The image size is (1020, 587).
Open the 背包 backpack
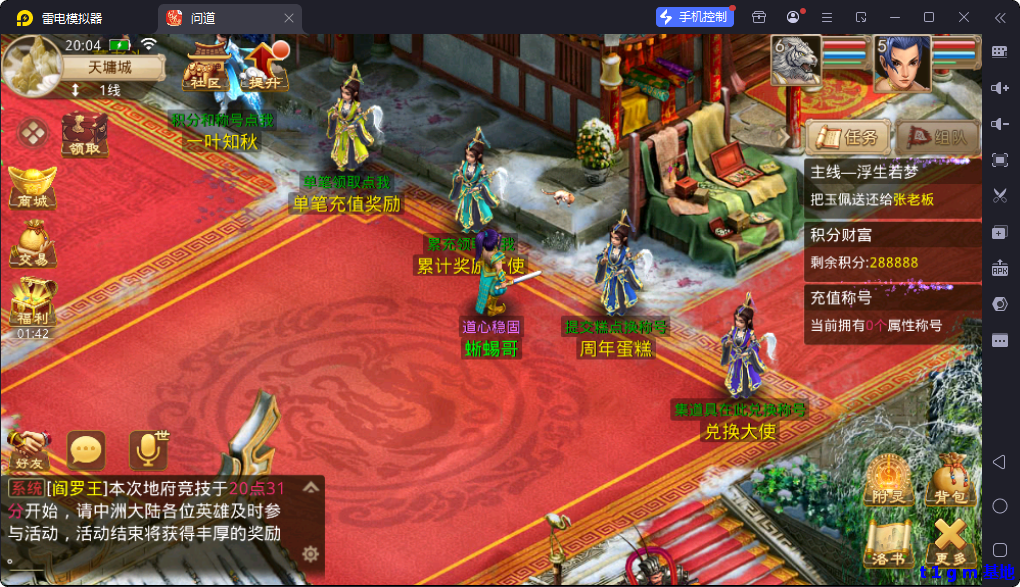pyautogui.click(x=949, y=479)
